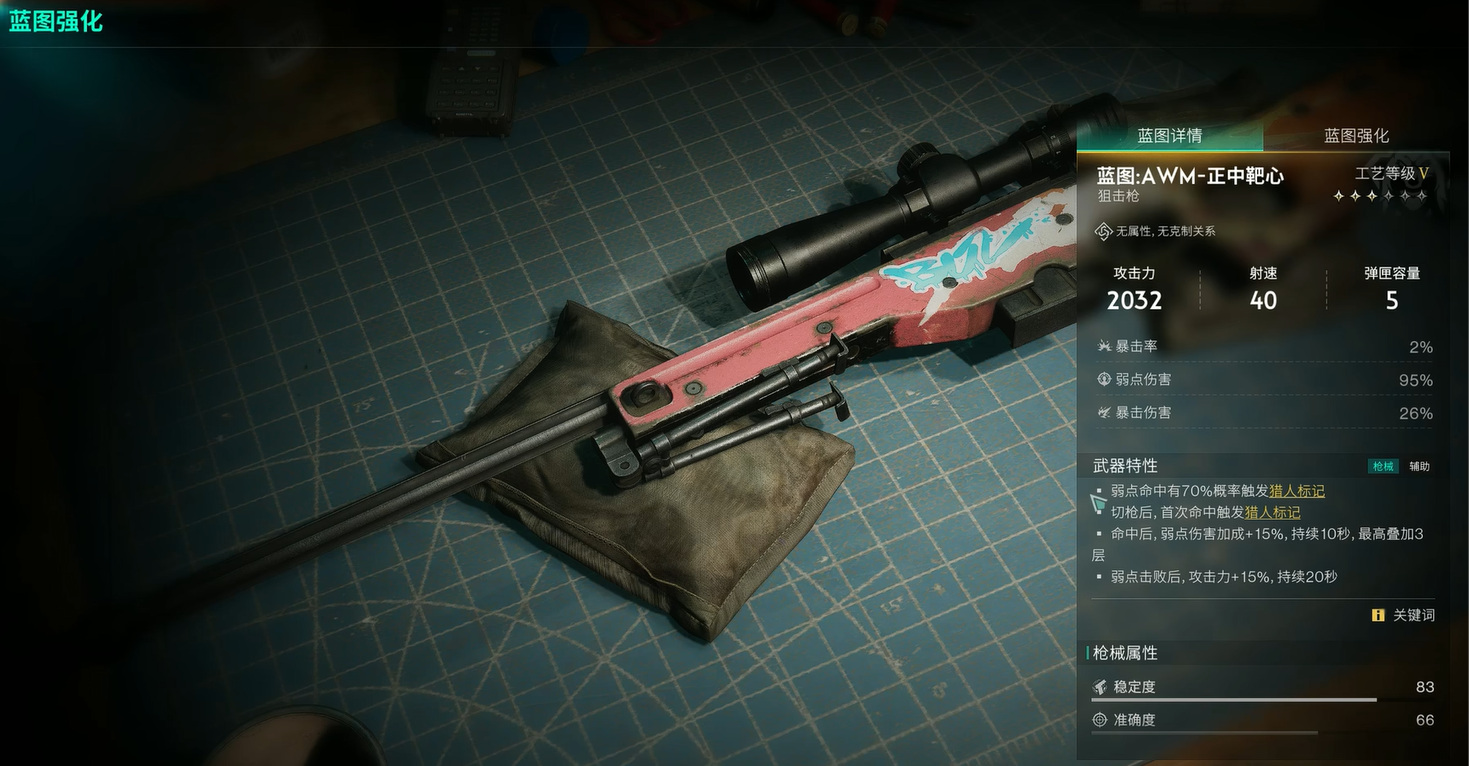
Task: Switch weapon traits to 辅助
Action: pos(1419,466)
